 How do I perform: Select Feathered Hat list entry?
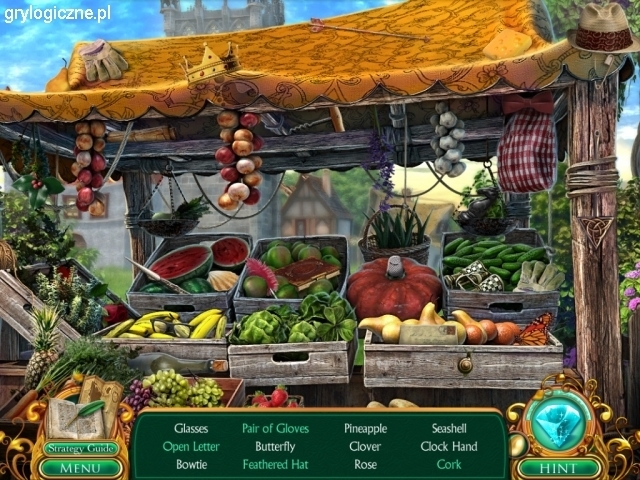[x=275, y=464]
